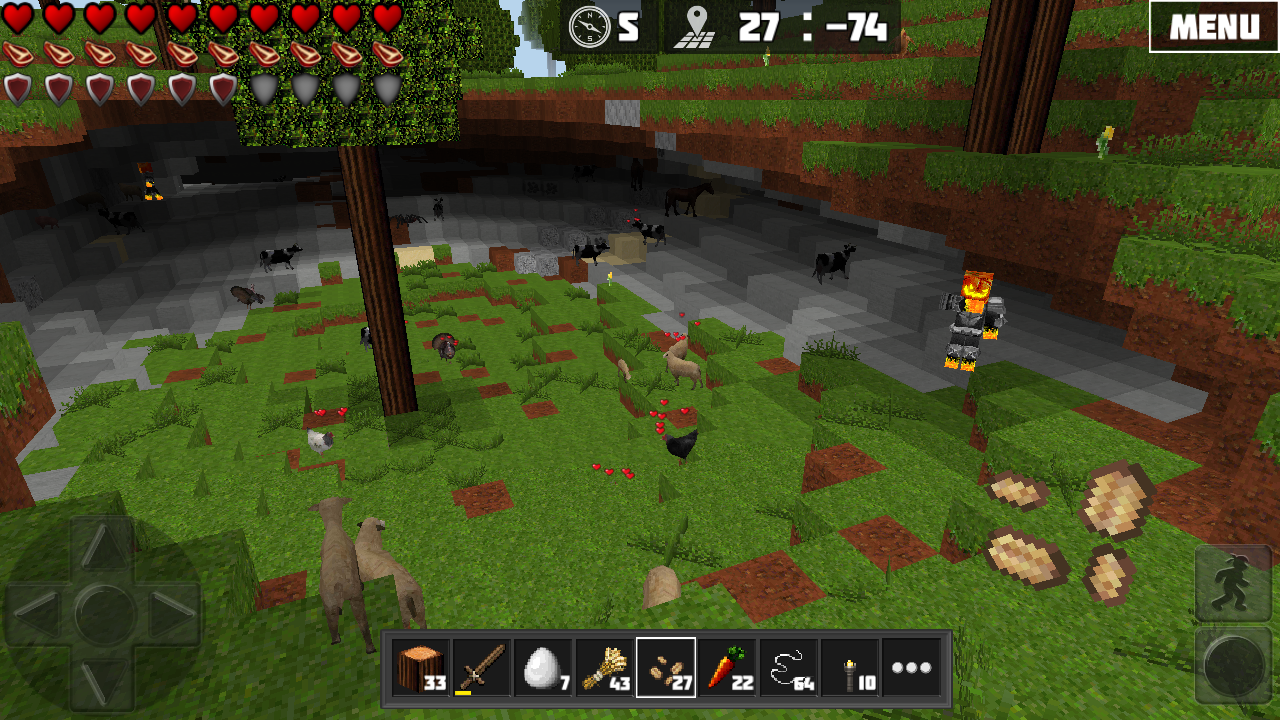Click the map coordinates marker icon
This screenshot has width=1280, height=720.
point(692,27)
